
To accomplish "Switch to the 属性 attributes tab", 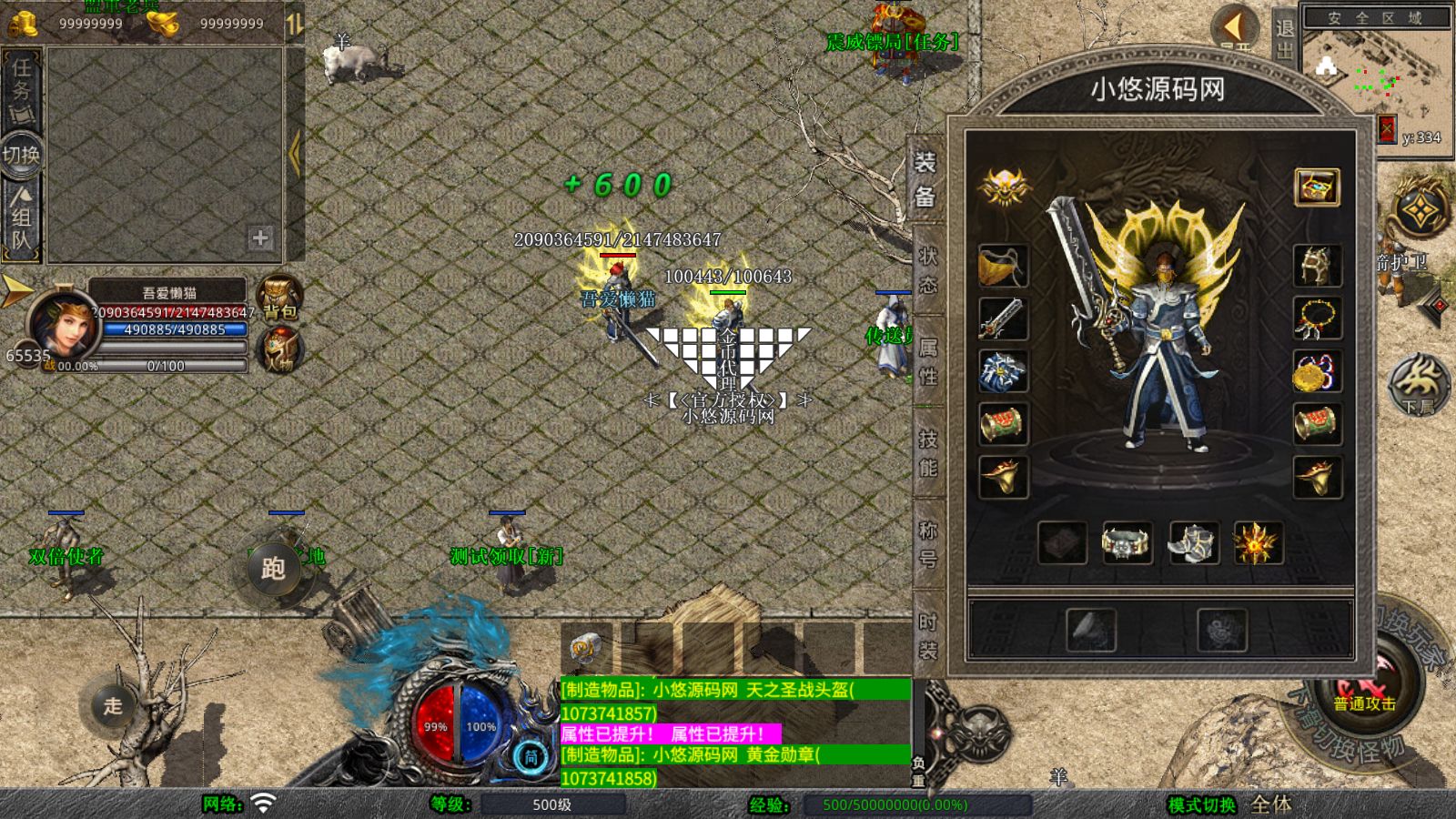I will click(927, 361).
